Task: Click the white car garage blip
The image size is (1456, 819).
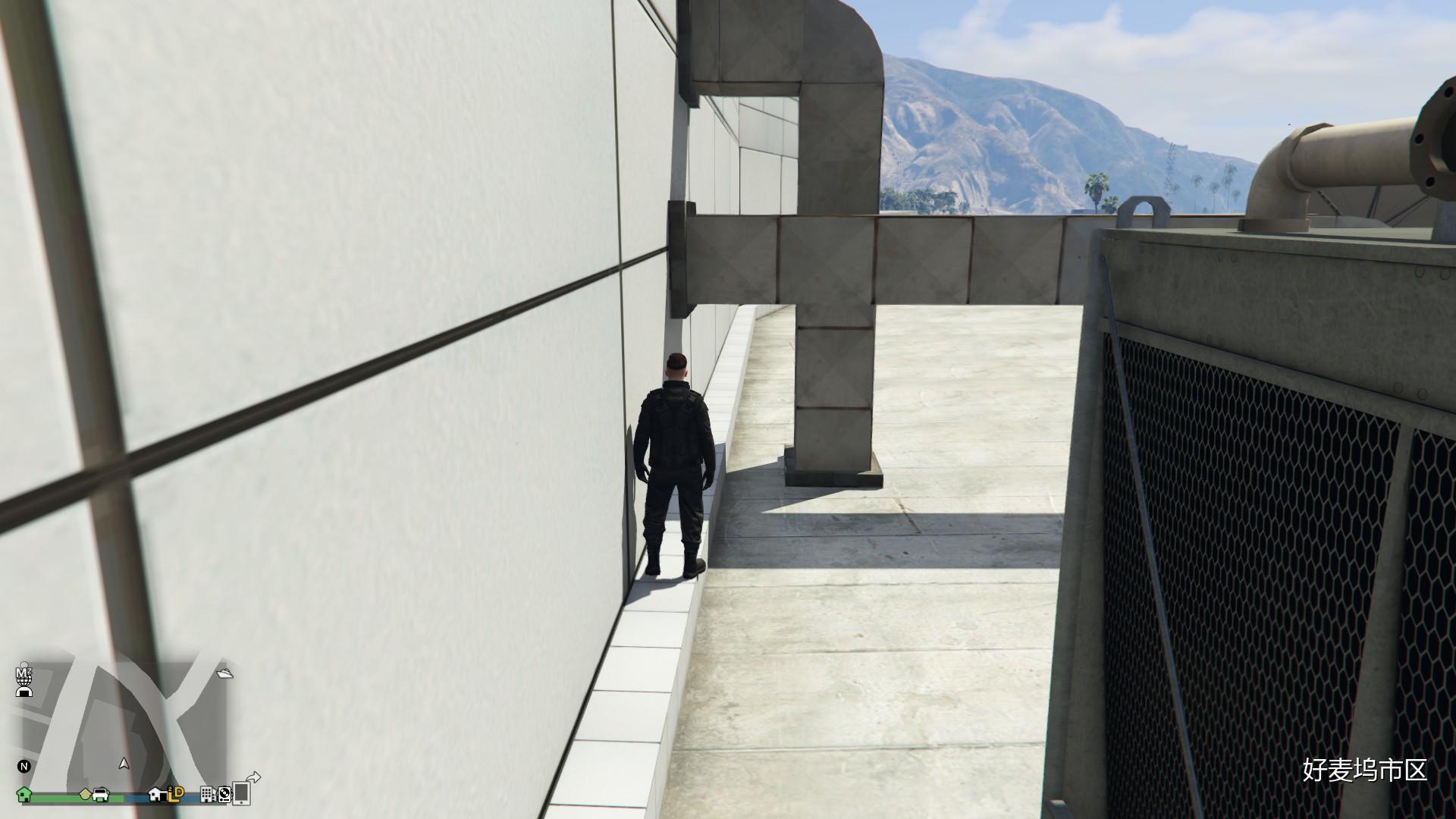Action: pos(100,795)
